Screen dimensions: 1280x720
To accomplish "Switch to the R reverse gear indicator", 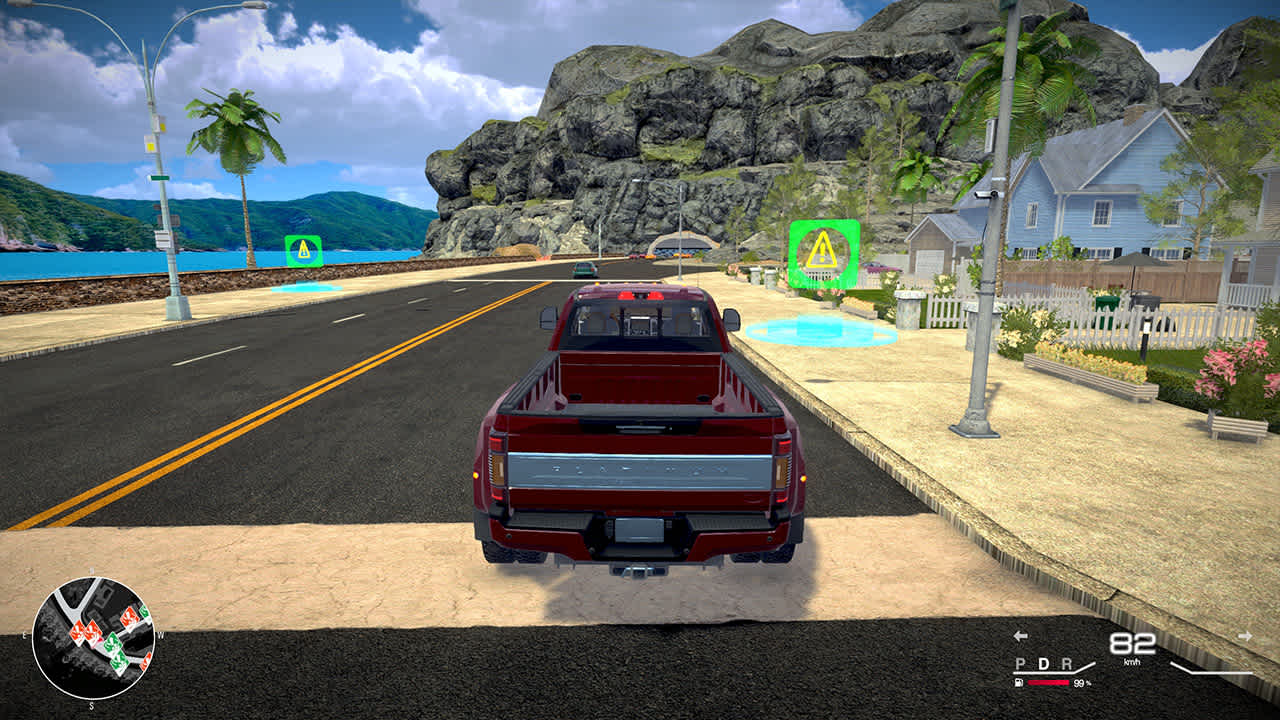I will click(x=1067, y=663).
